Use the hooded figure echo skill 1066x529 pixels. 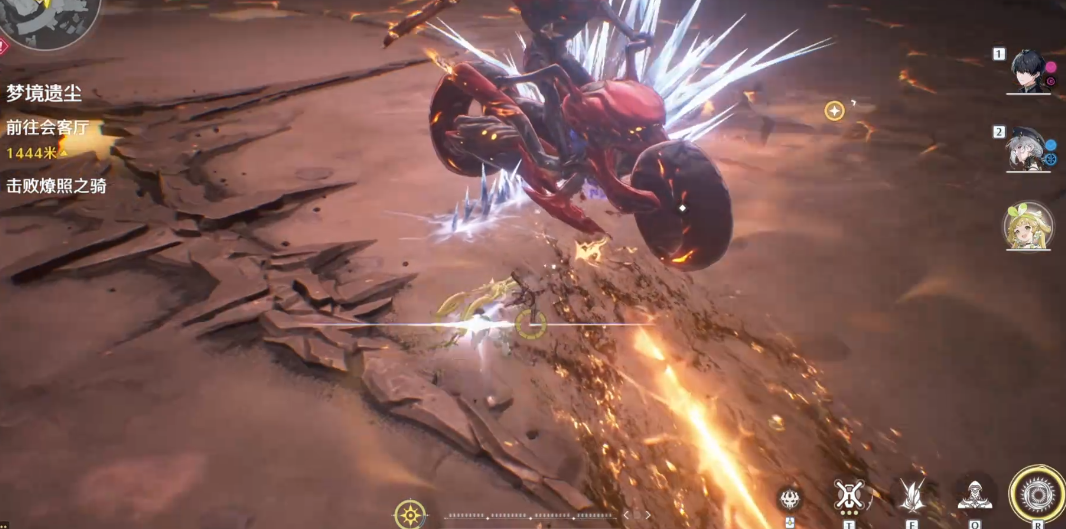point(974,495)
